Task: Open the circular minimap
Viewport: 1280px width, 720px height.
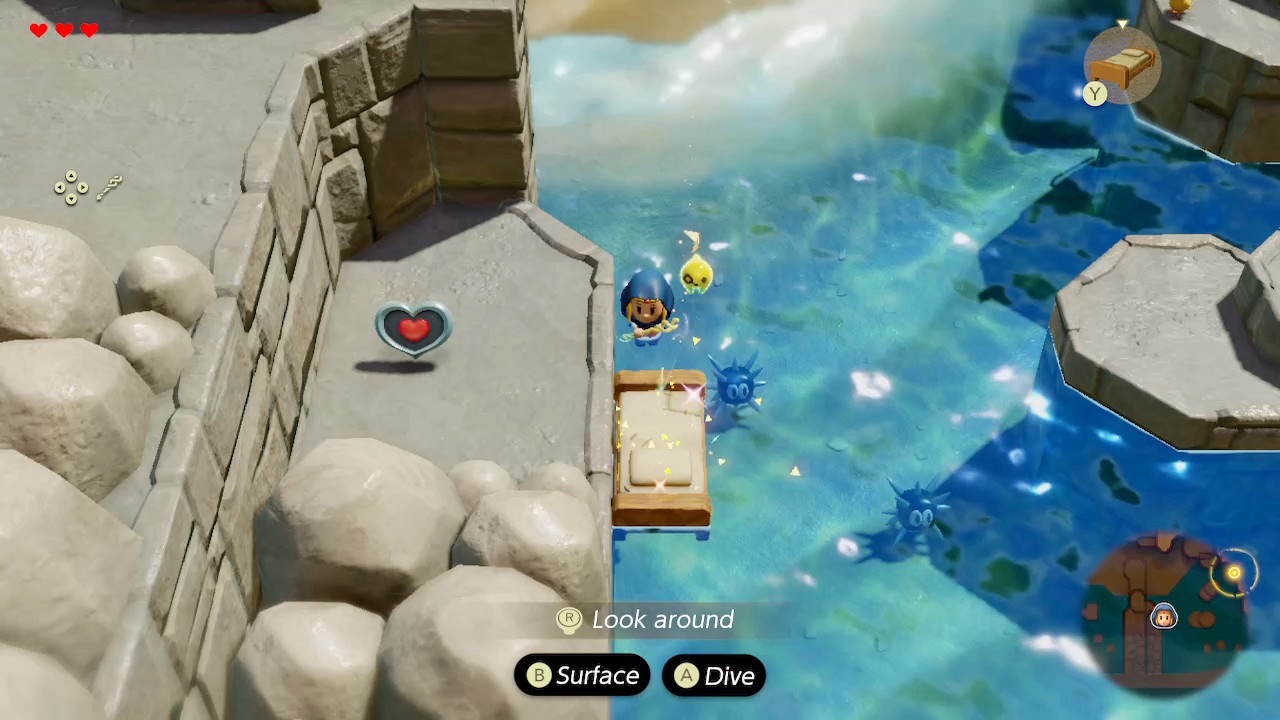Action: (1166, 609)
